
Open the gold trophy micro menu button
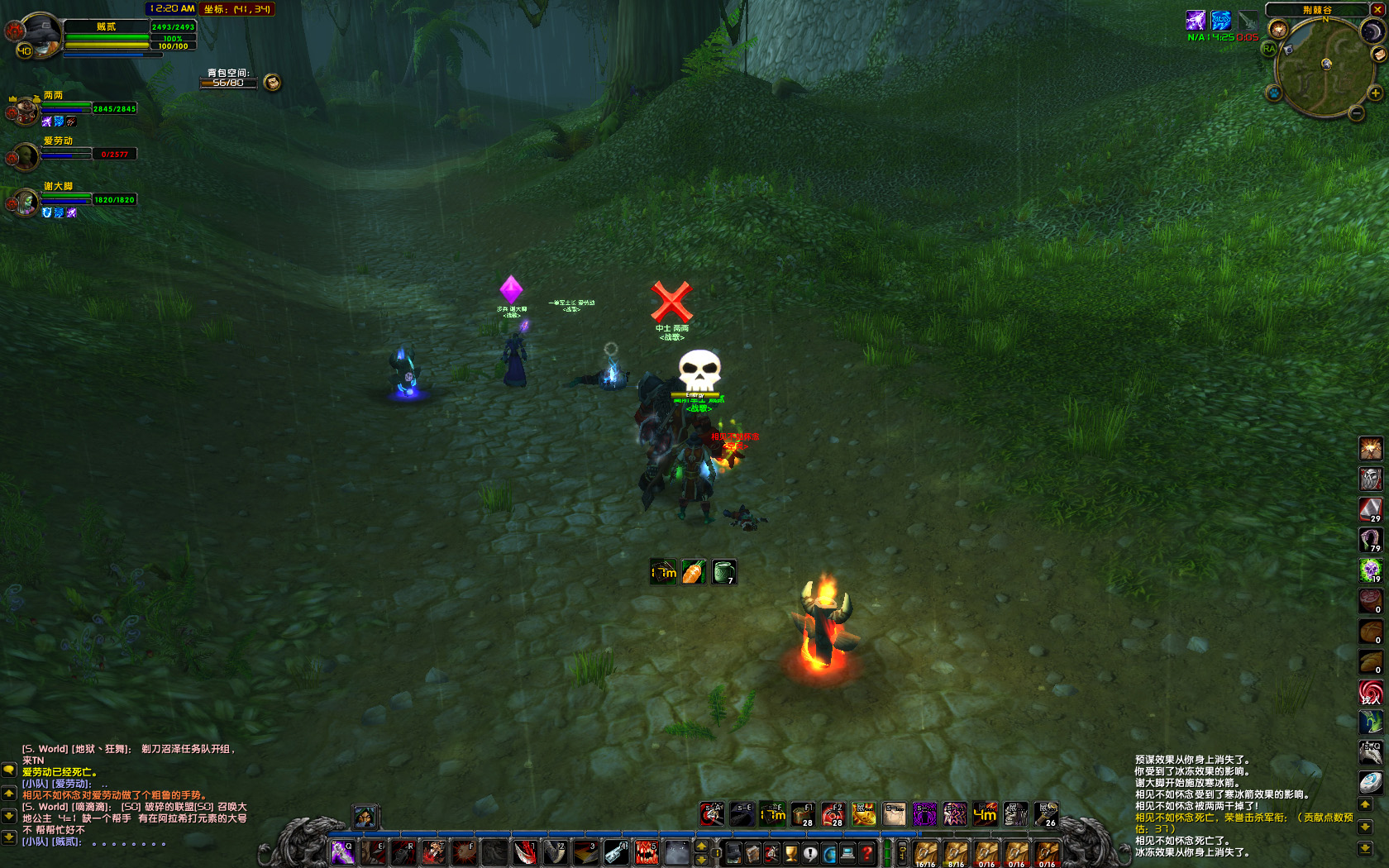791,853
